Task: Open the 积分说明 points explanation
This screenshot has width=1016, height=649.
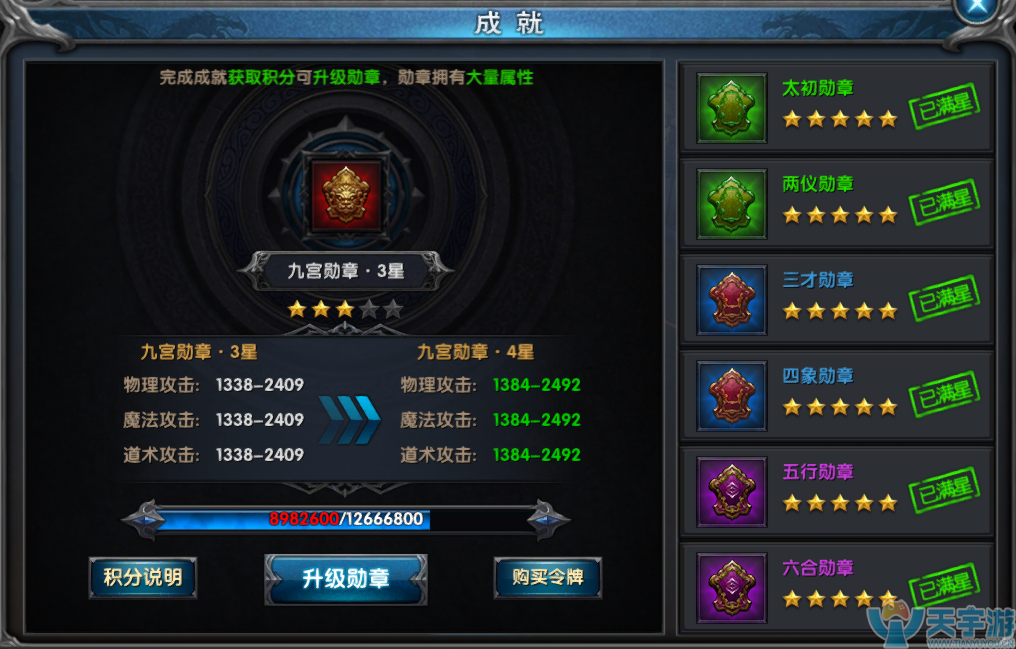Action: 143,577
